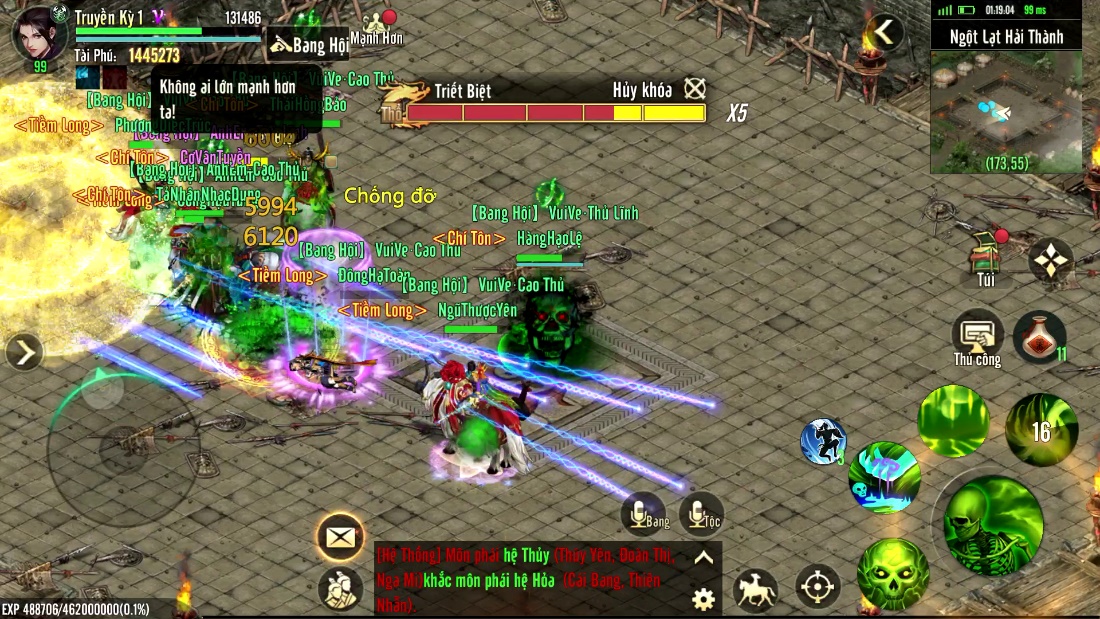Expand the chat box with the up arrow
This screenshot has height=619, width=1100.
704,558
